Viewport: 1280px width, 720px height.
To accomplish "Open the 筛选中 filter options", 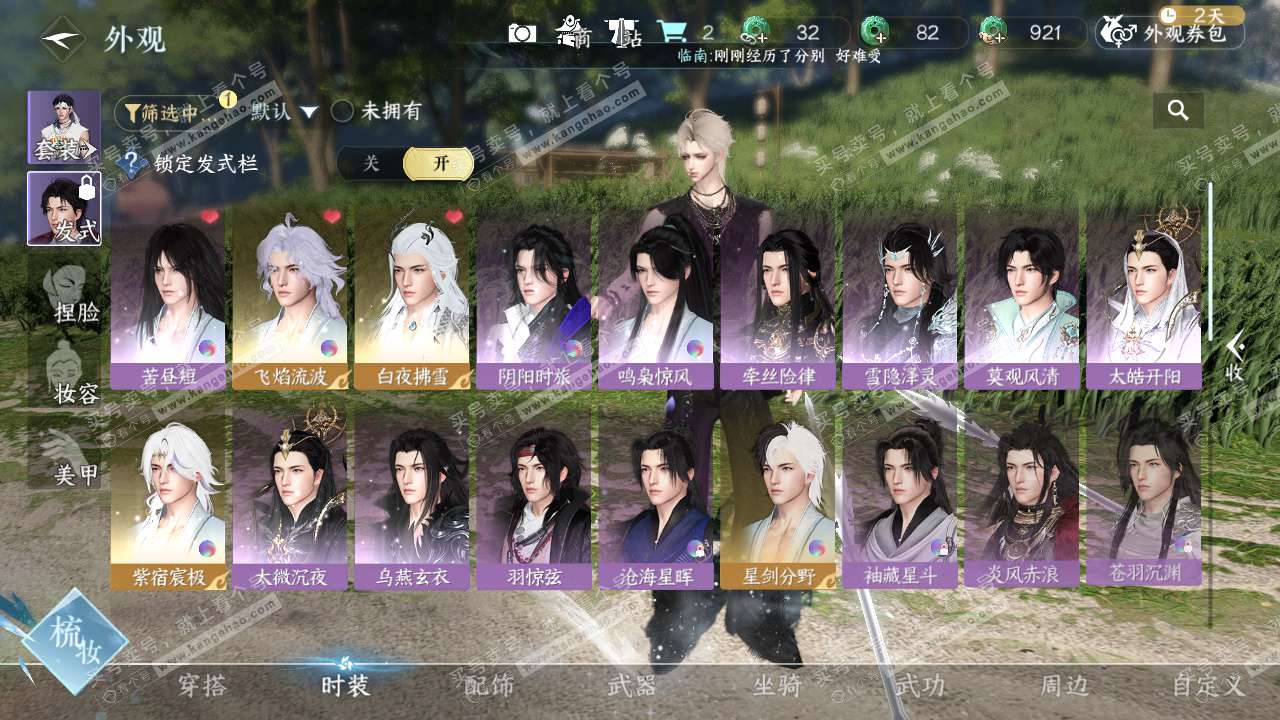I will (x=163, y=112).
